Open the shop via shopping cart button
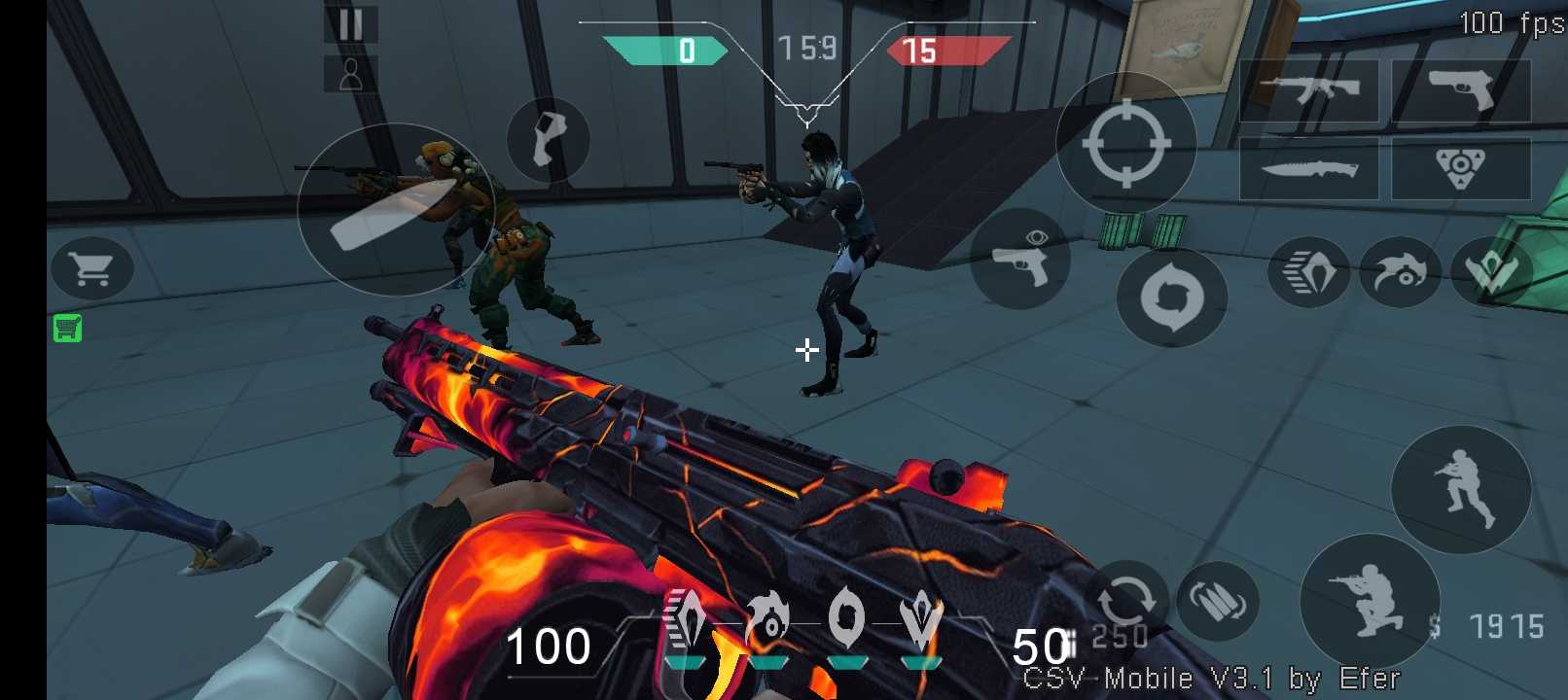Viewport: 1568px width, 700px height. coord(92,268)
